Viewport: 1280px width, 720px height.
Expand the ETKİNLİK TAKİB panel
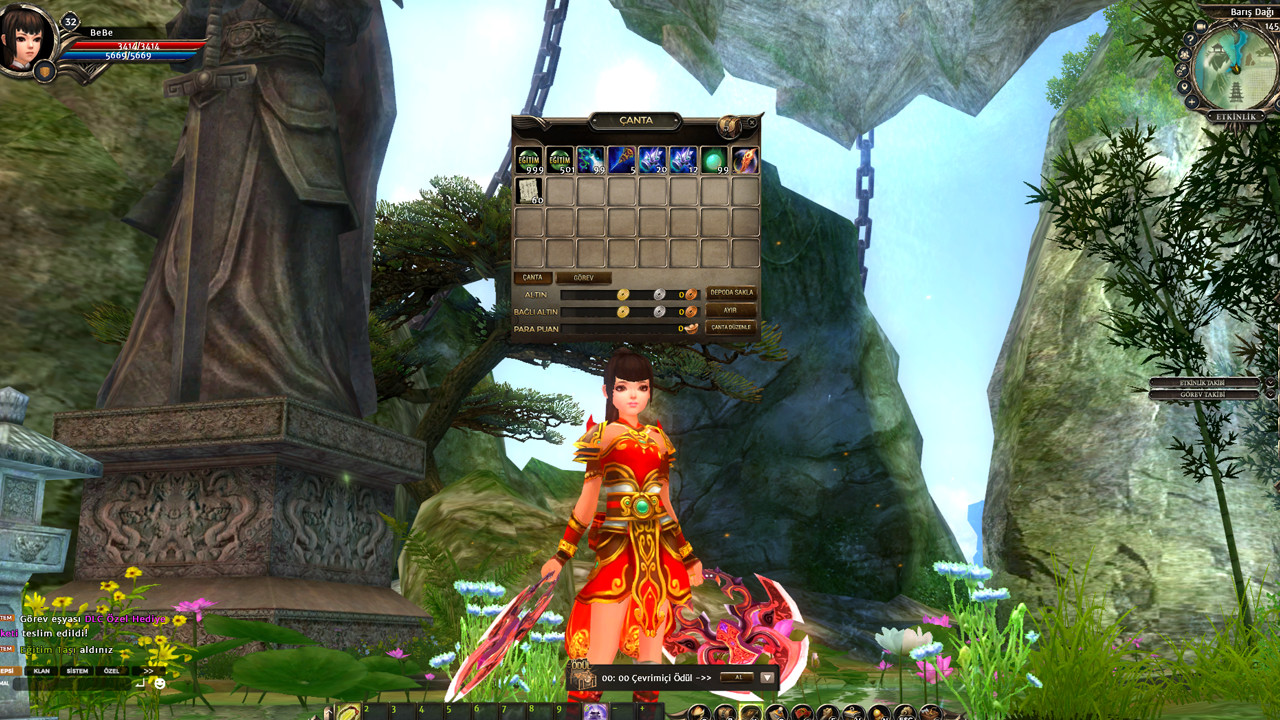coord(1200,380)
